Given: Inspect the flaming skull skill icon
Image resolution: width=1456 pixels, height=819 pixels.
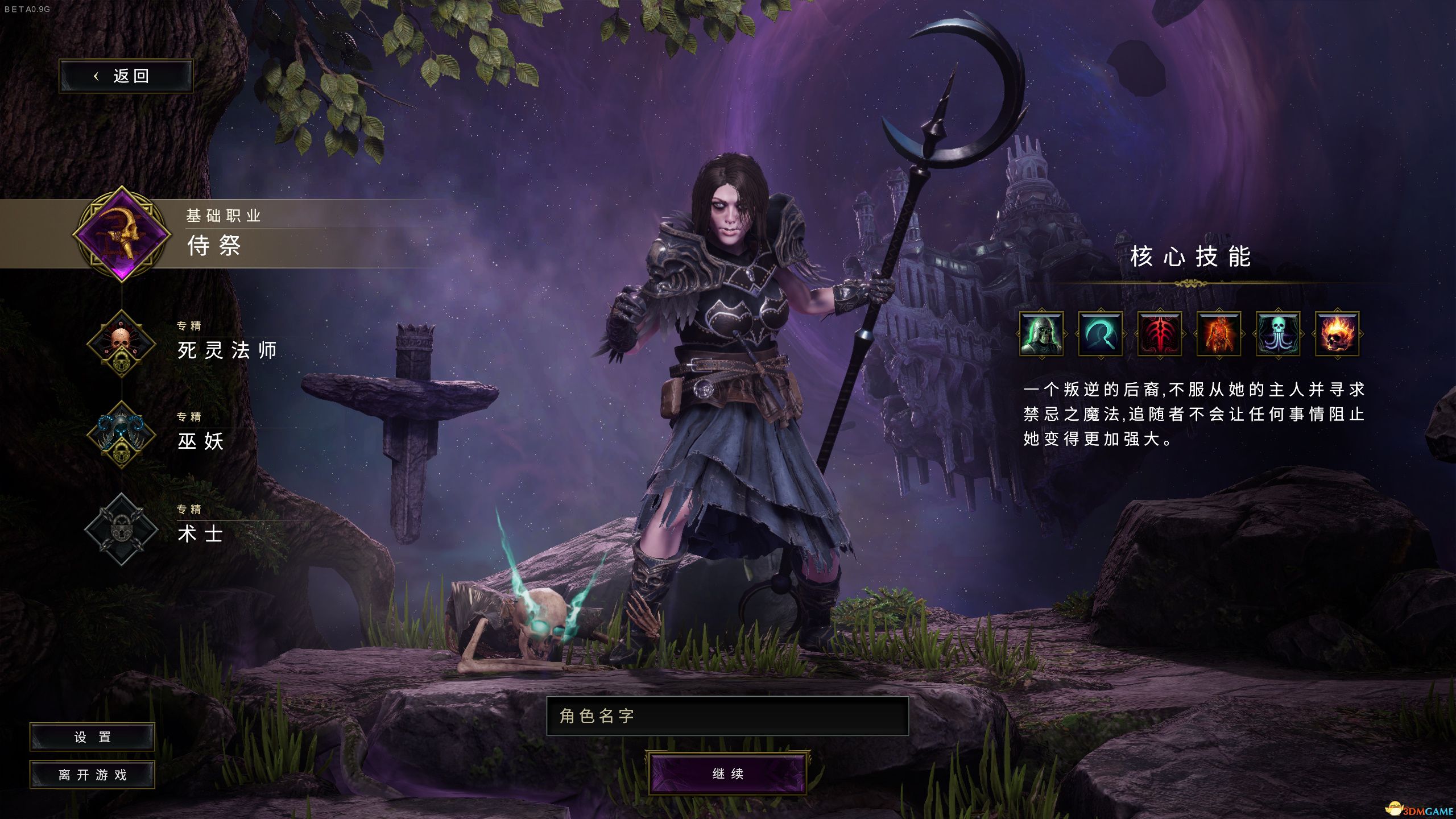Looking at the screenshot, I should (1337, 334).
